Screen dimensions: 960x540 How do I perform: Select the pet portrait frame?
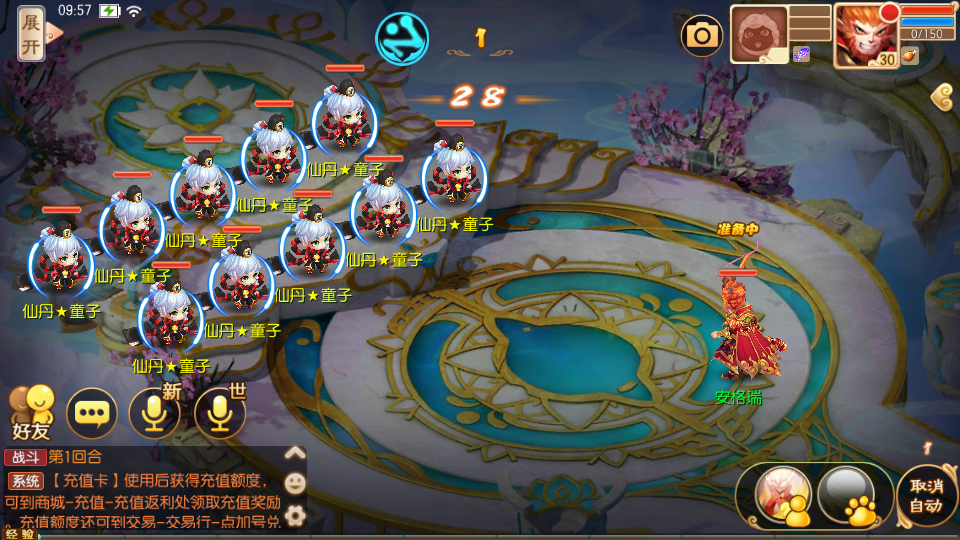tap(759, 35)
